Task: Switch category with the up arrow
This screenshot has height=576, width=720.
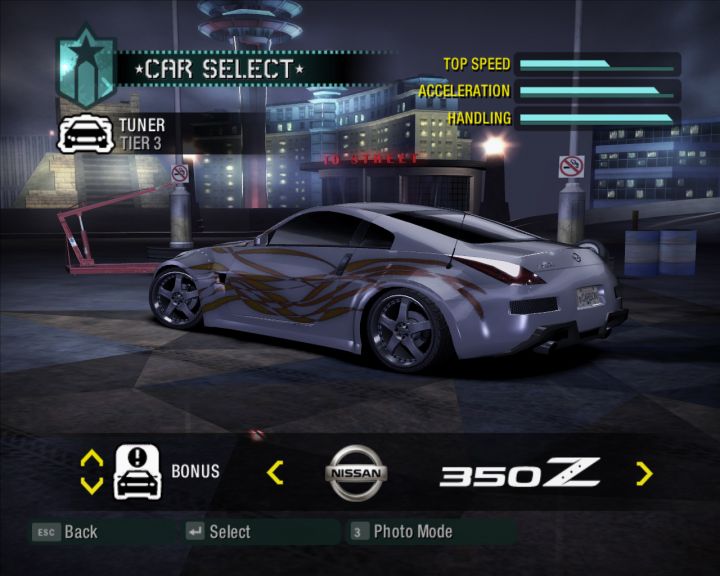Action: tap(91, 459)
